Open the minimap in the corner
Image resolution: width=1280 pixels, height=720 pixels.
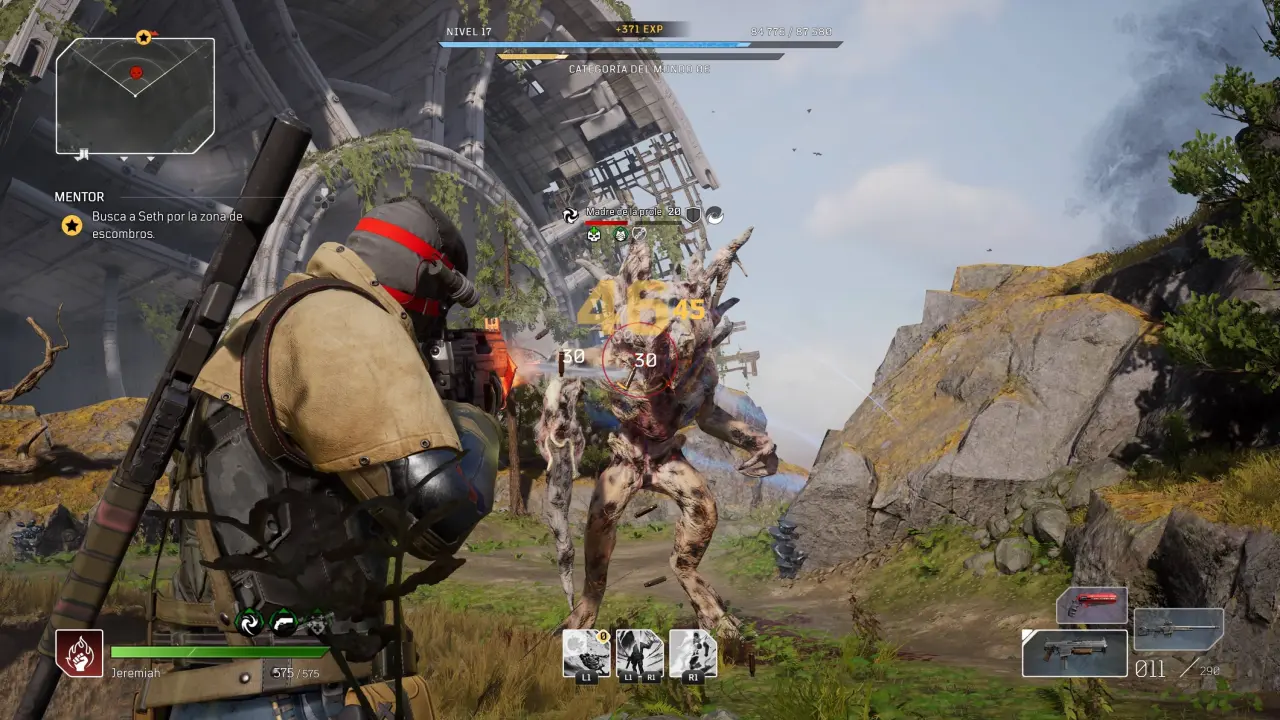(x=135, y=96)
